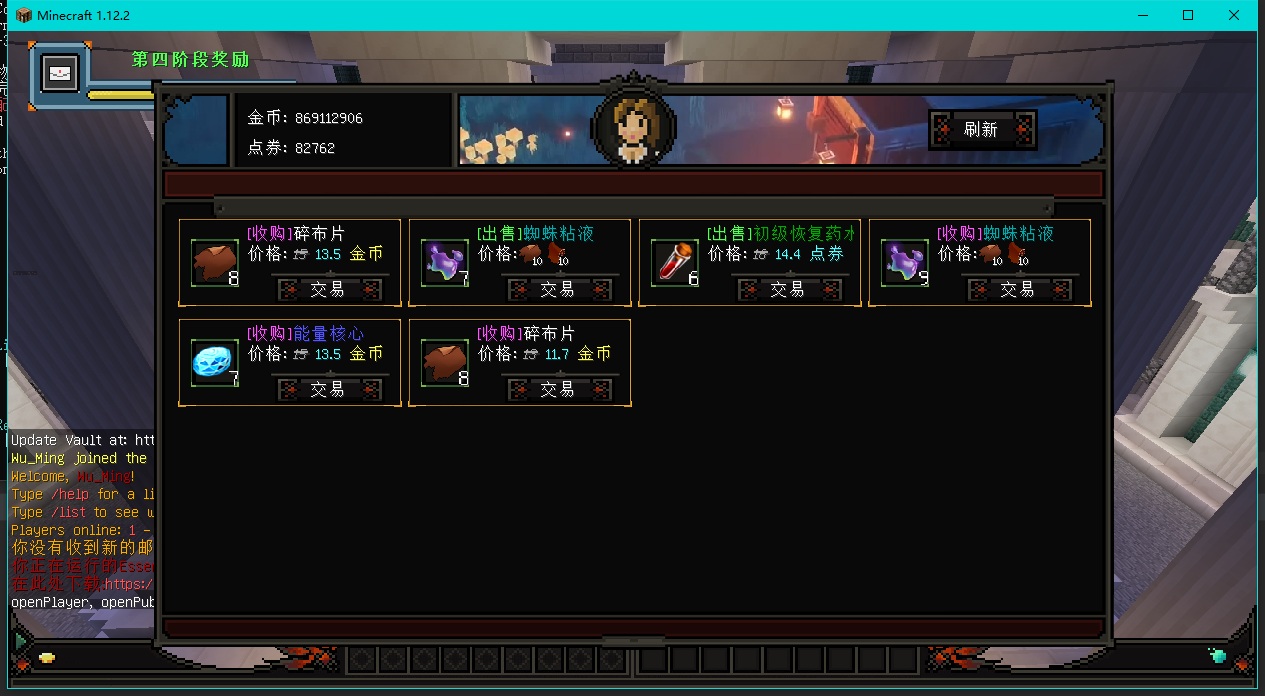
Task: Select the red 初级恢复药水 potion icon
Action: tap(674, 262)
